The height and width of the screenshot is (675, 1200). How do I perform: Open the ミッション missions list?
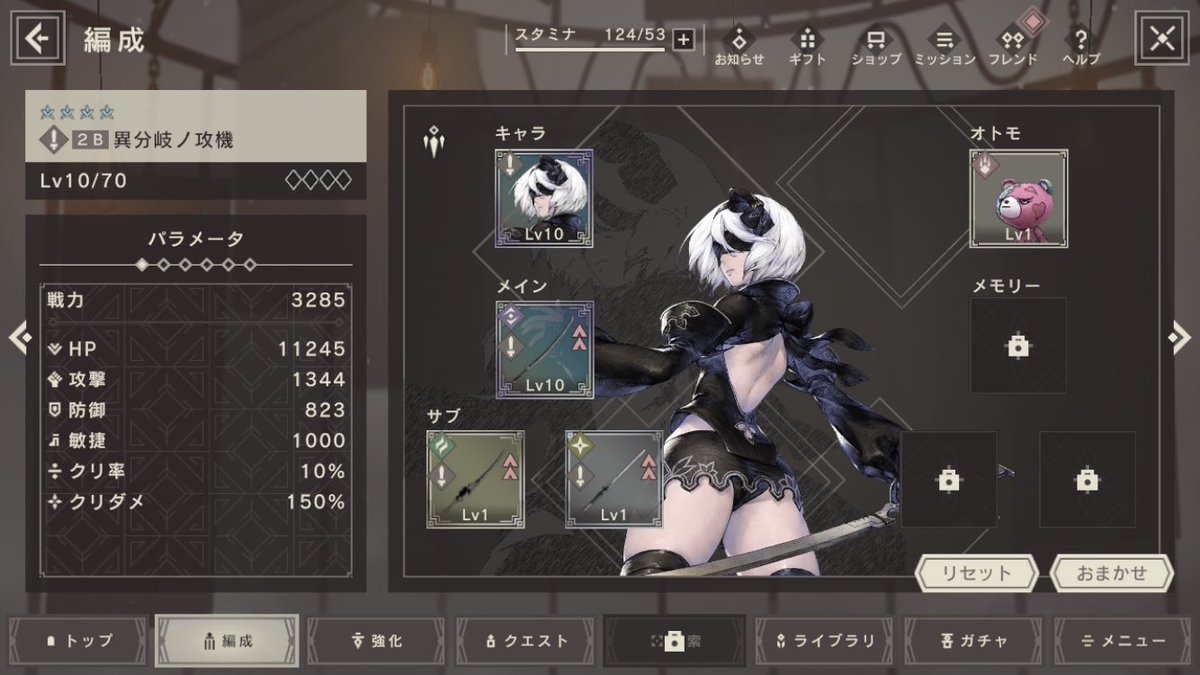pos(944,46)
